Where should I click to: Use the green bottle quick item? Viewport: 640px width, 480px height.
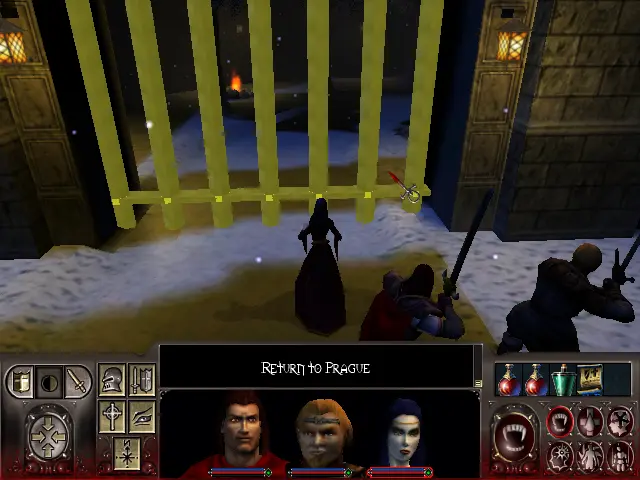pos(564,379)
